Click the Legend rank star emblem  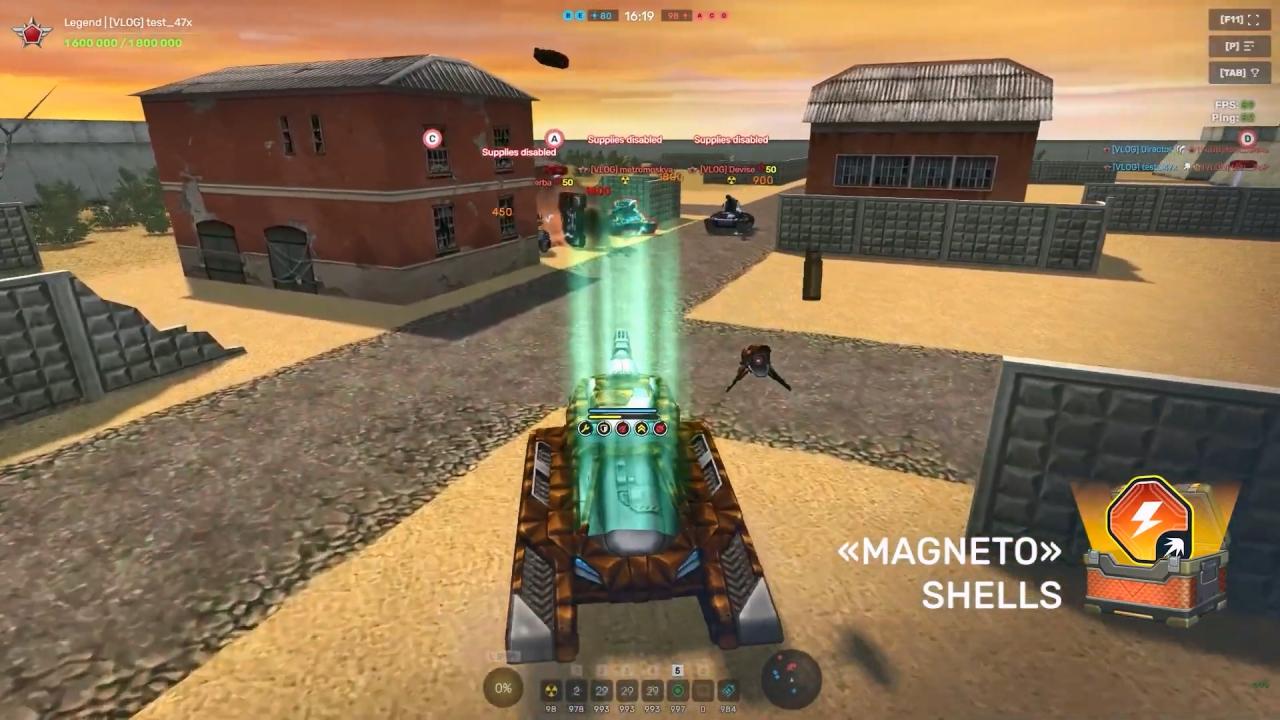(32, 32)
